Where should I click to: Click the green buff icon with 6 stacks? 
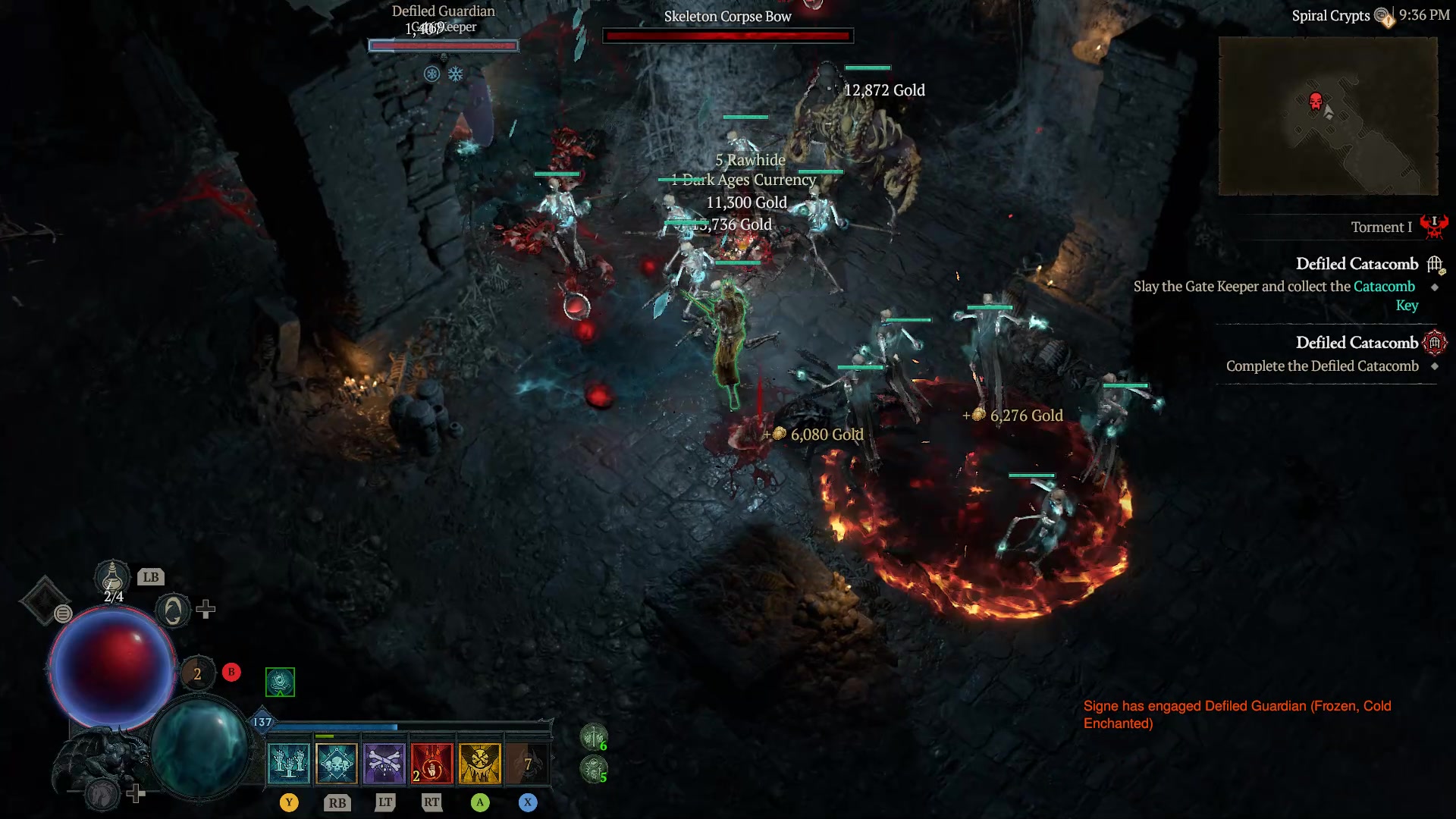(x=594, y=737)
